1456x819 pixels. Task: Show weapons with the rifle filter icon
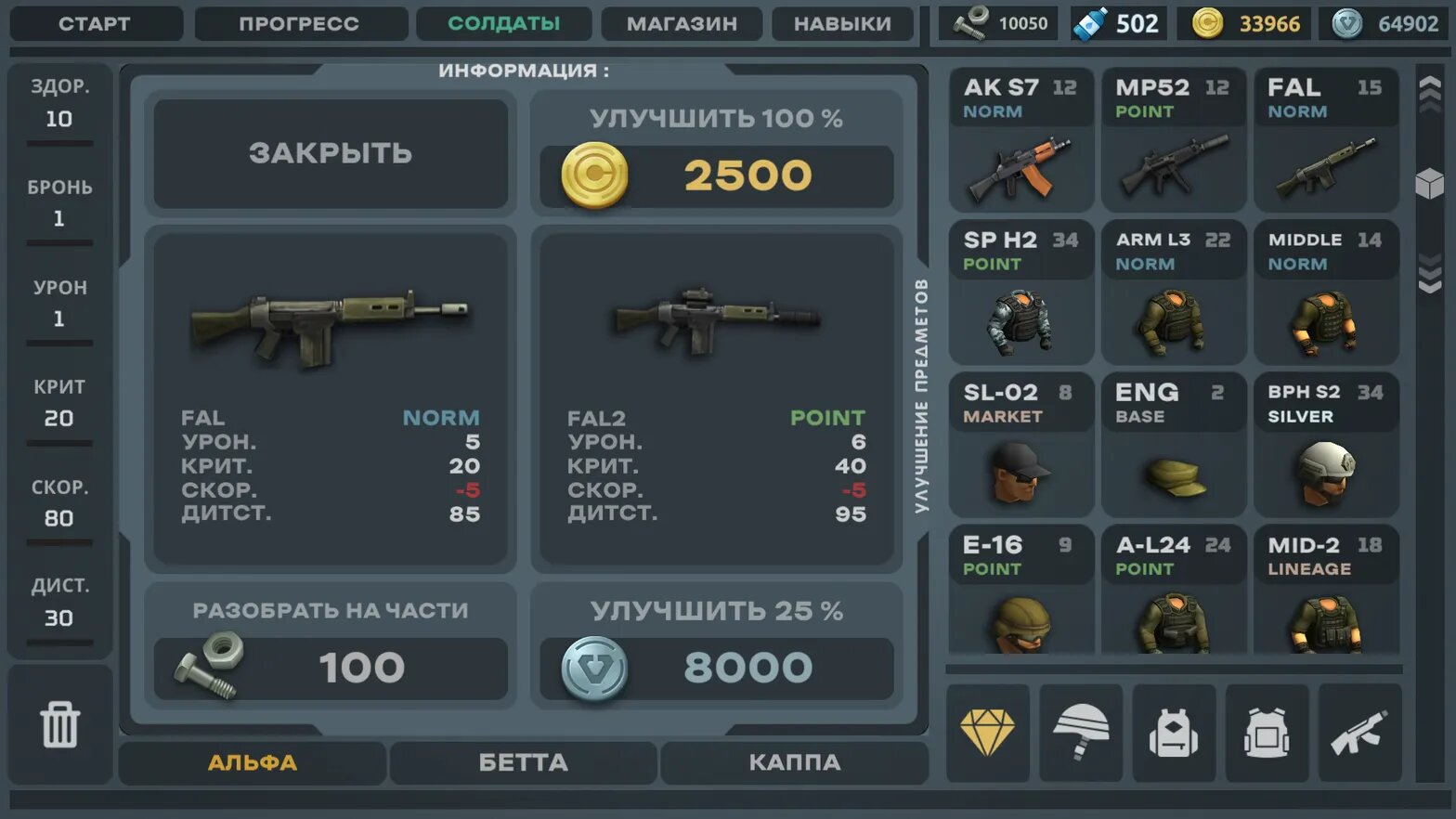(1359, 733)
